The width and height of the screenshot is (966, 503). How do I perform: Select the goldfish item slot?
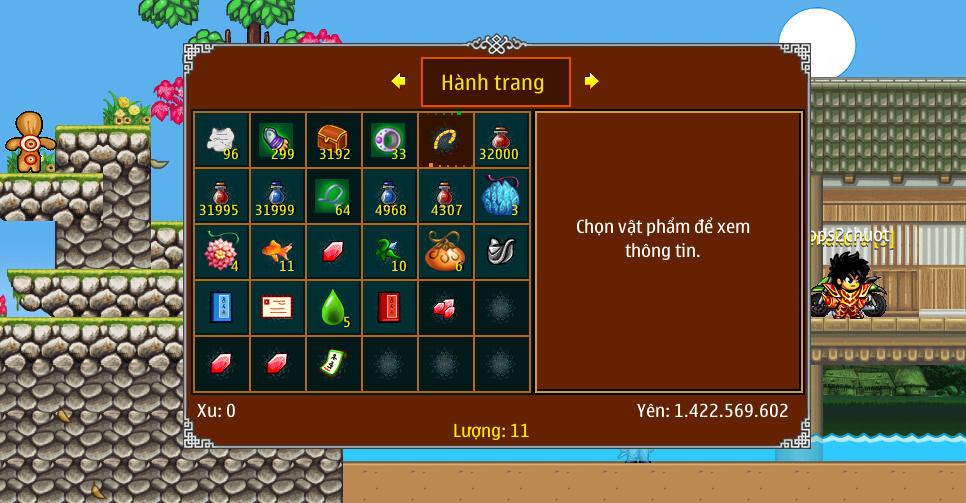(278, 251)
